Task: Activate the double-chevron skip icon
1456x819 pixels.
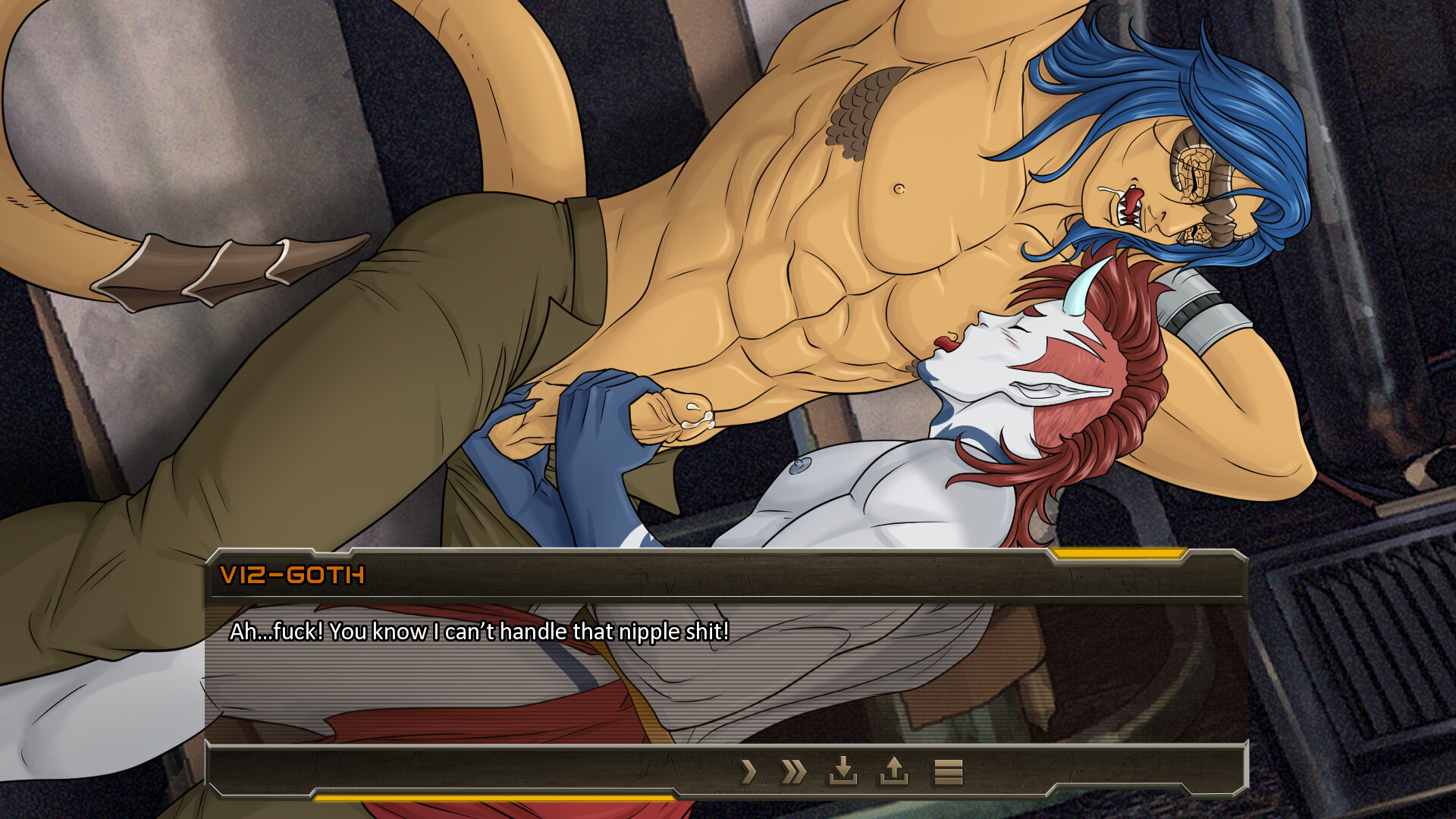Action: tap(794, 772)
